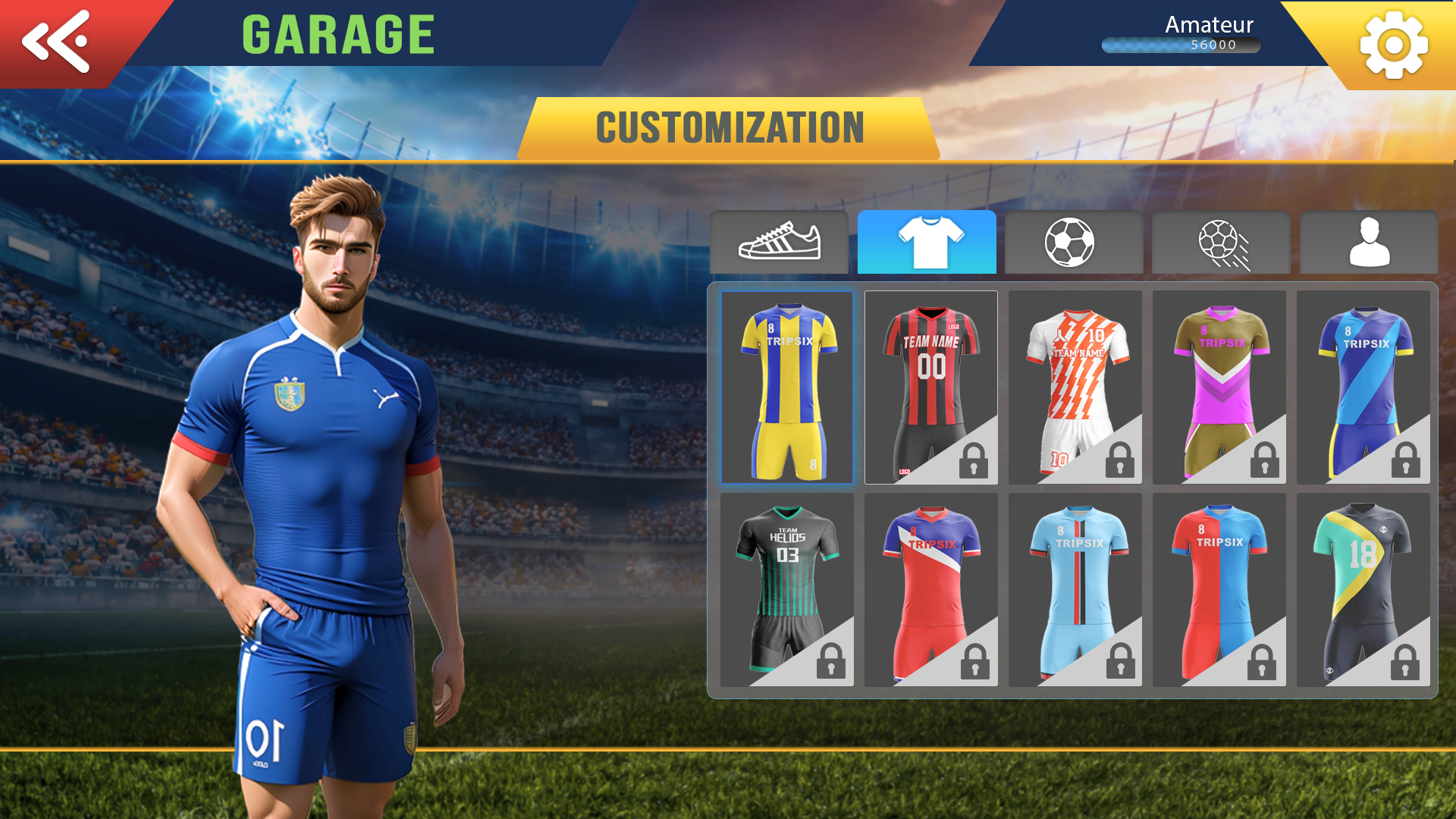Pick the orange and white number 10 kit
1456x819 pixels.
click(1075, 388)
